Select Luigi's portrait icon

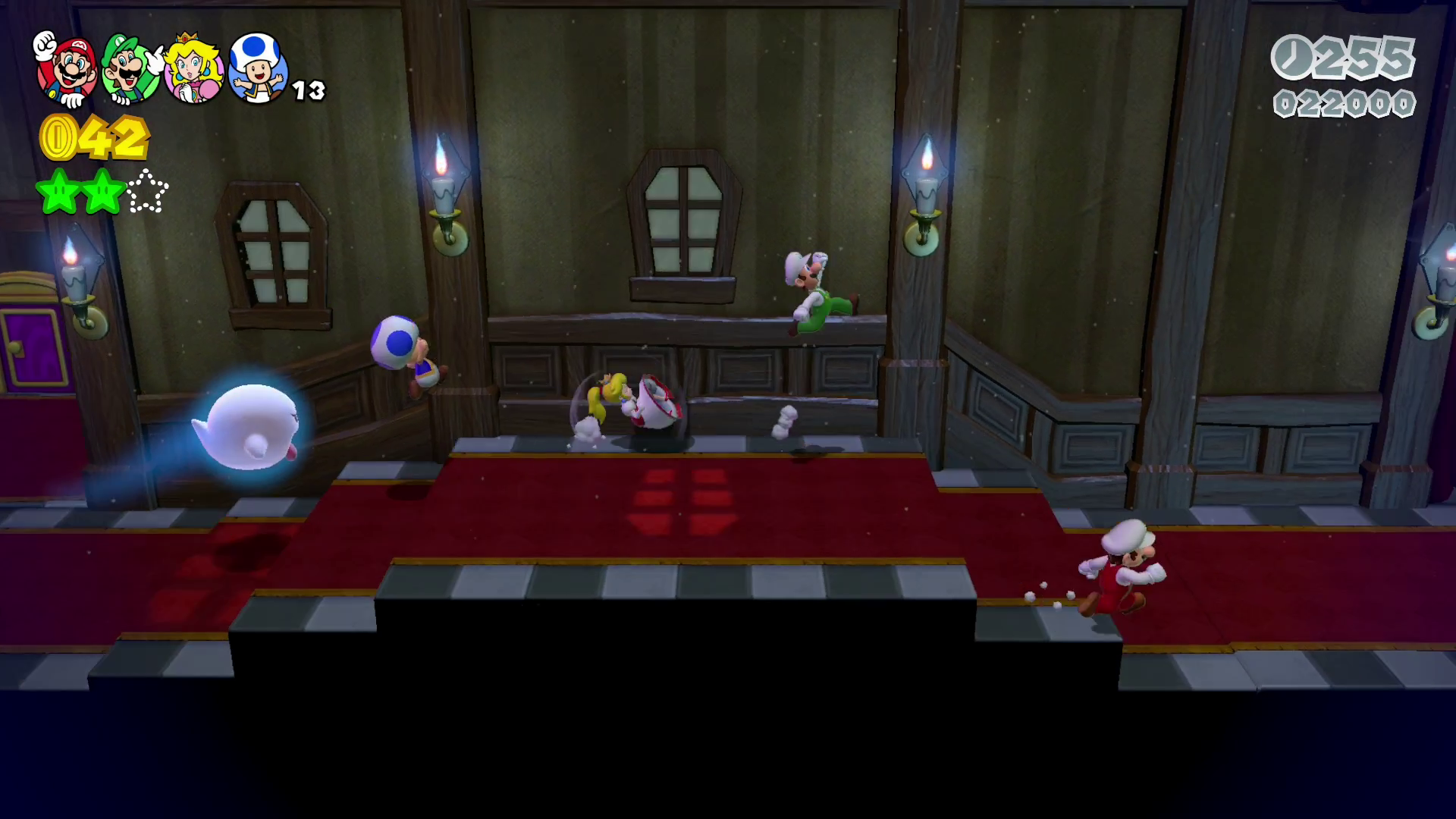[131, 70]
